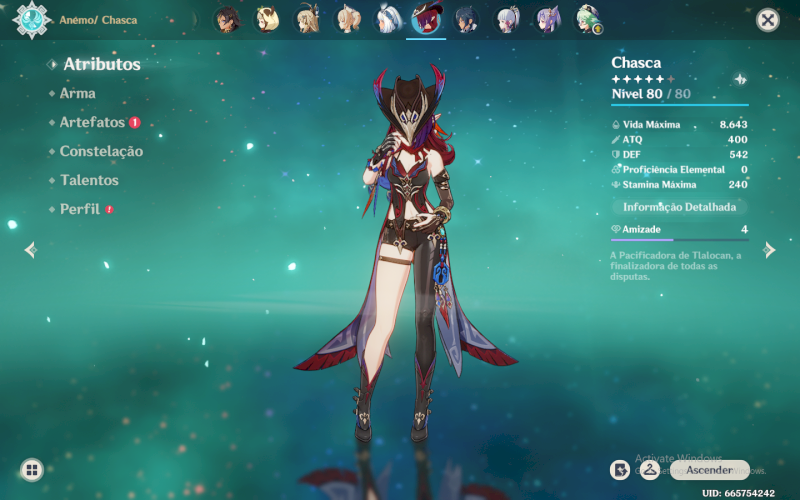Click the Amizade friendship row
This screenshot has width=800, height=500.
679,230
